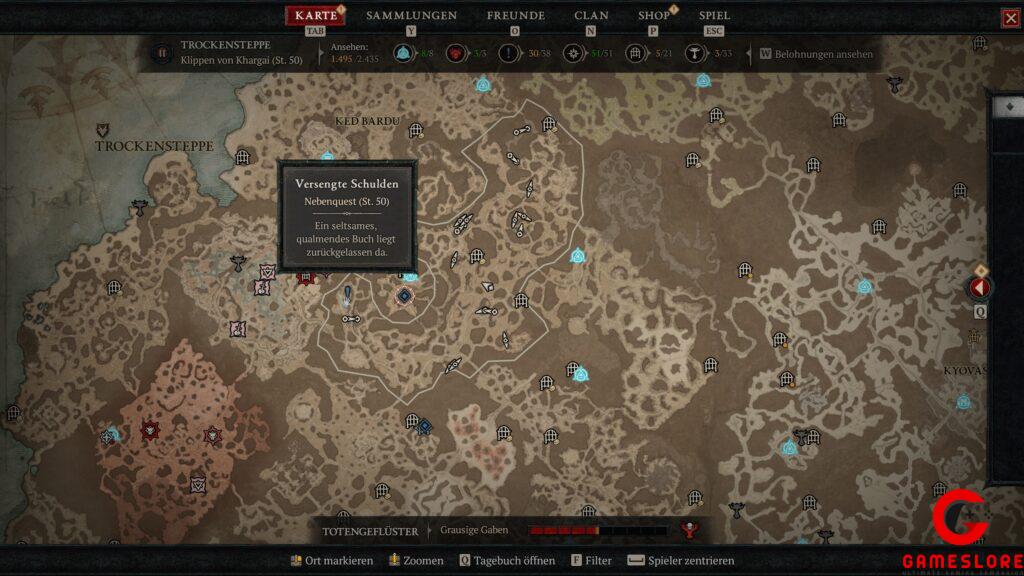Click Belohnungen ansehen for region rewards

click(x=816, y=54)
